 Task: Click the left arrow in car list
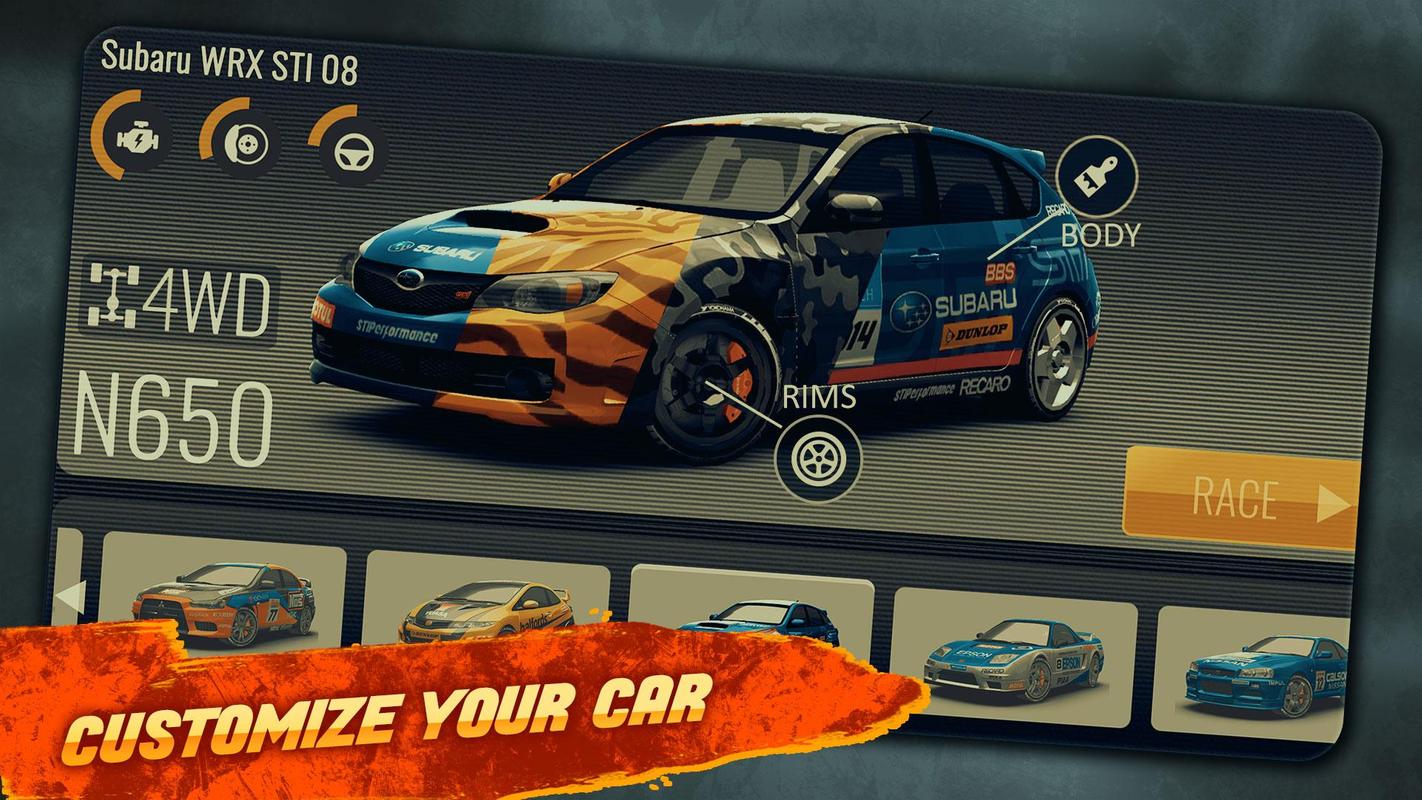(69, 597)
